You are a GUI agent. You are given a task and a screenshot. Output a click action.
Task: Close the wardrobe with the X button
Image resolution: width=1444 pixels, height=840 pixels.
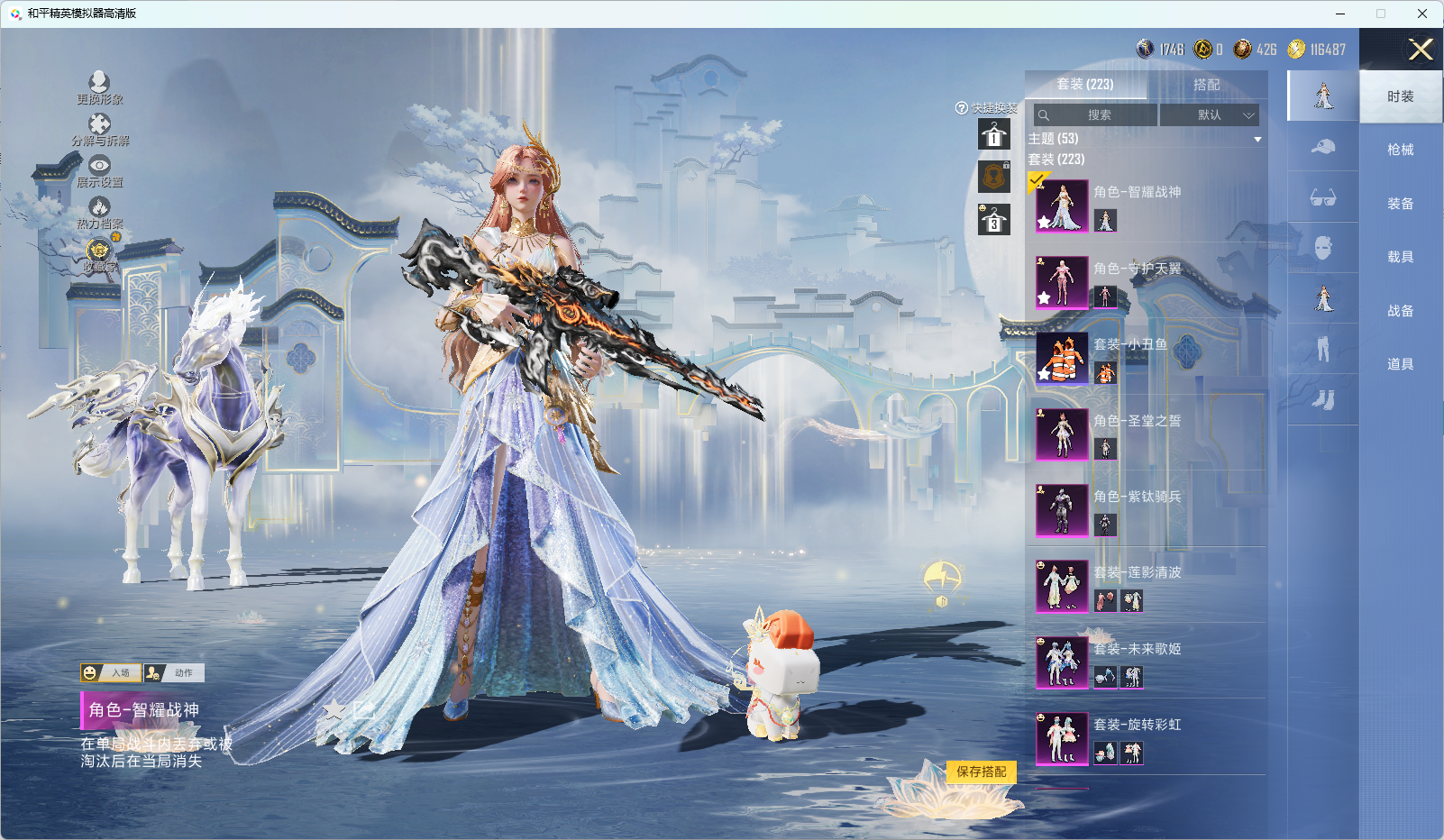pos(1421,50)
